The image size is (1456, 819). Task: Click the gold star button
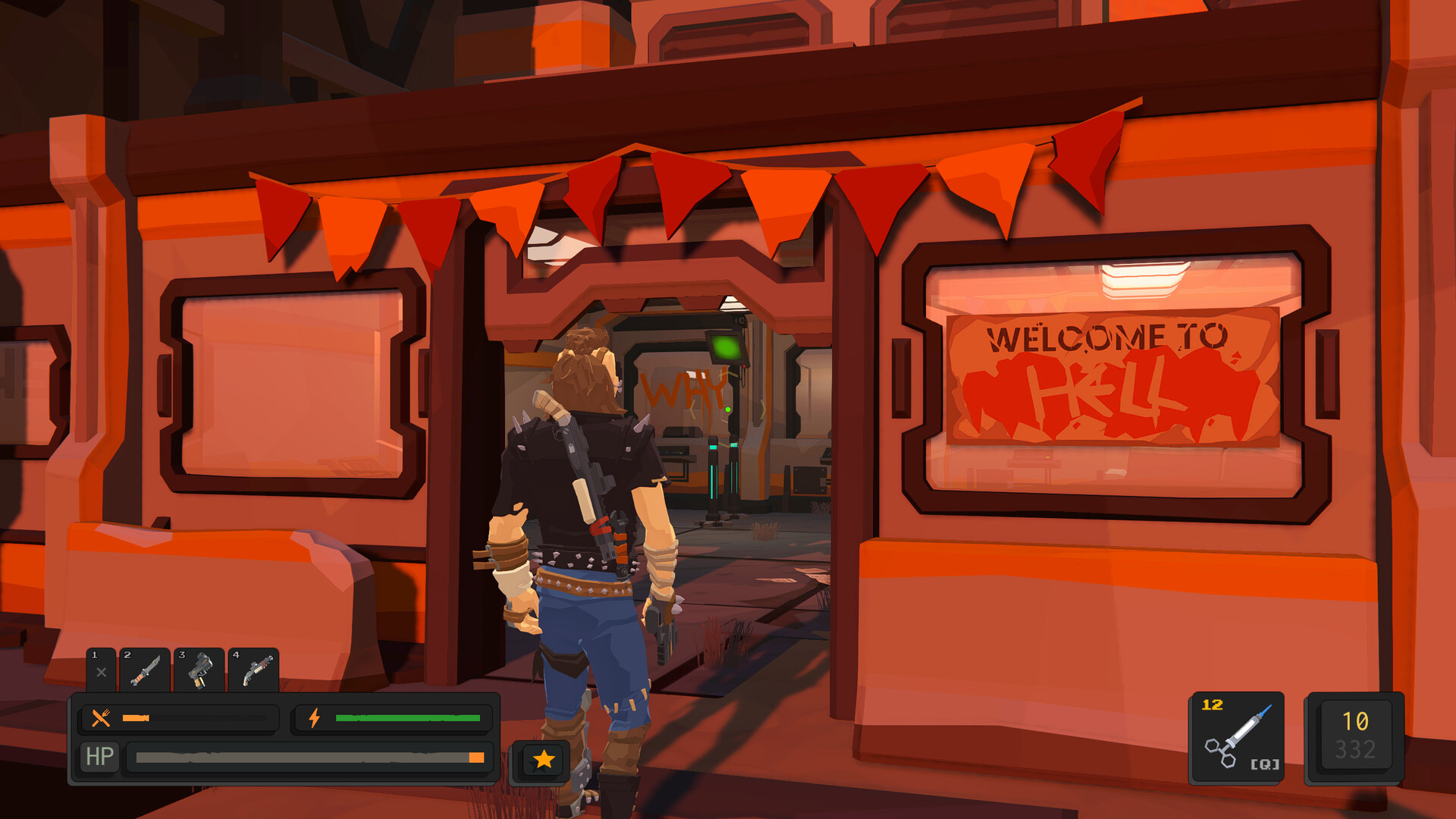pos(541,757)
